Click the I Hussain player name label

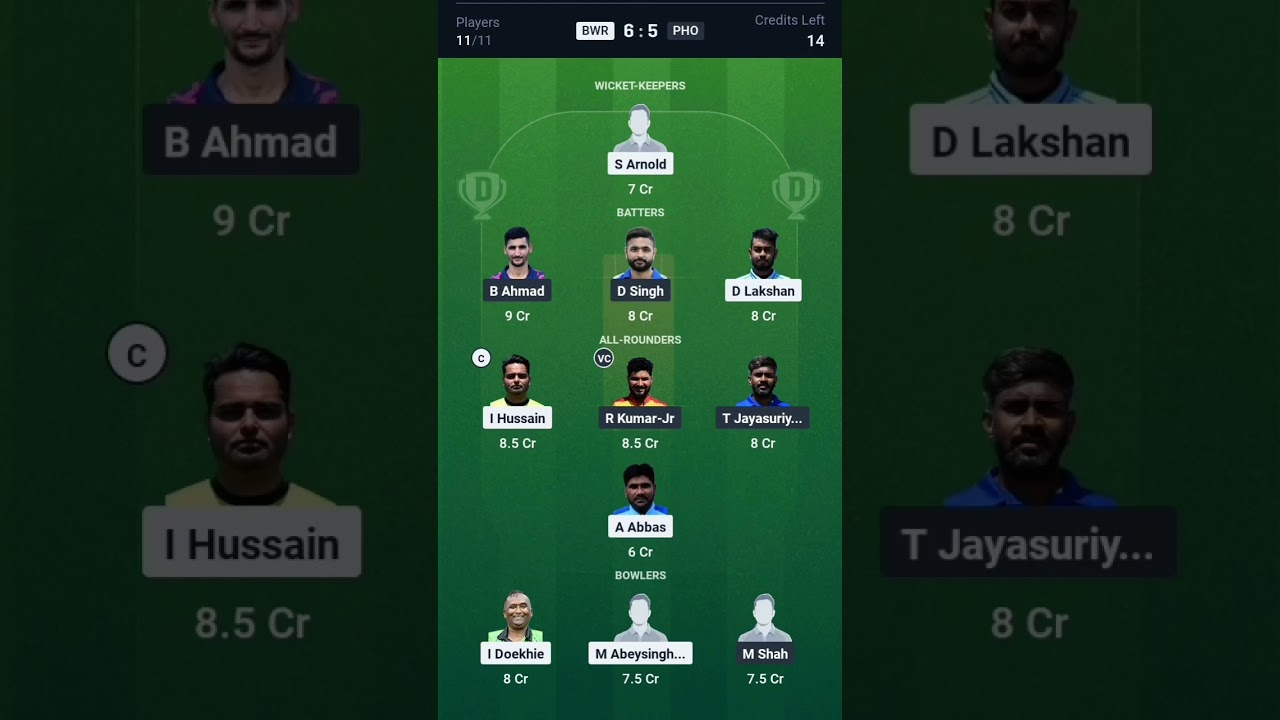[x=517, y=418]
